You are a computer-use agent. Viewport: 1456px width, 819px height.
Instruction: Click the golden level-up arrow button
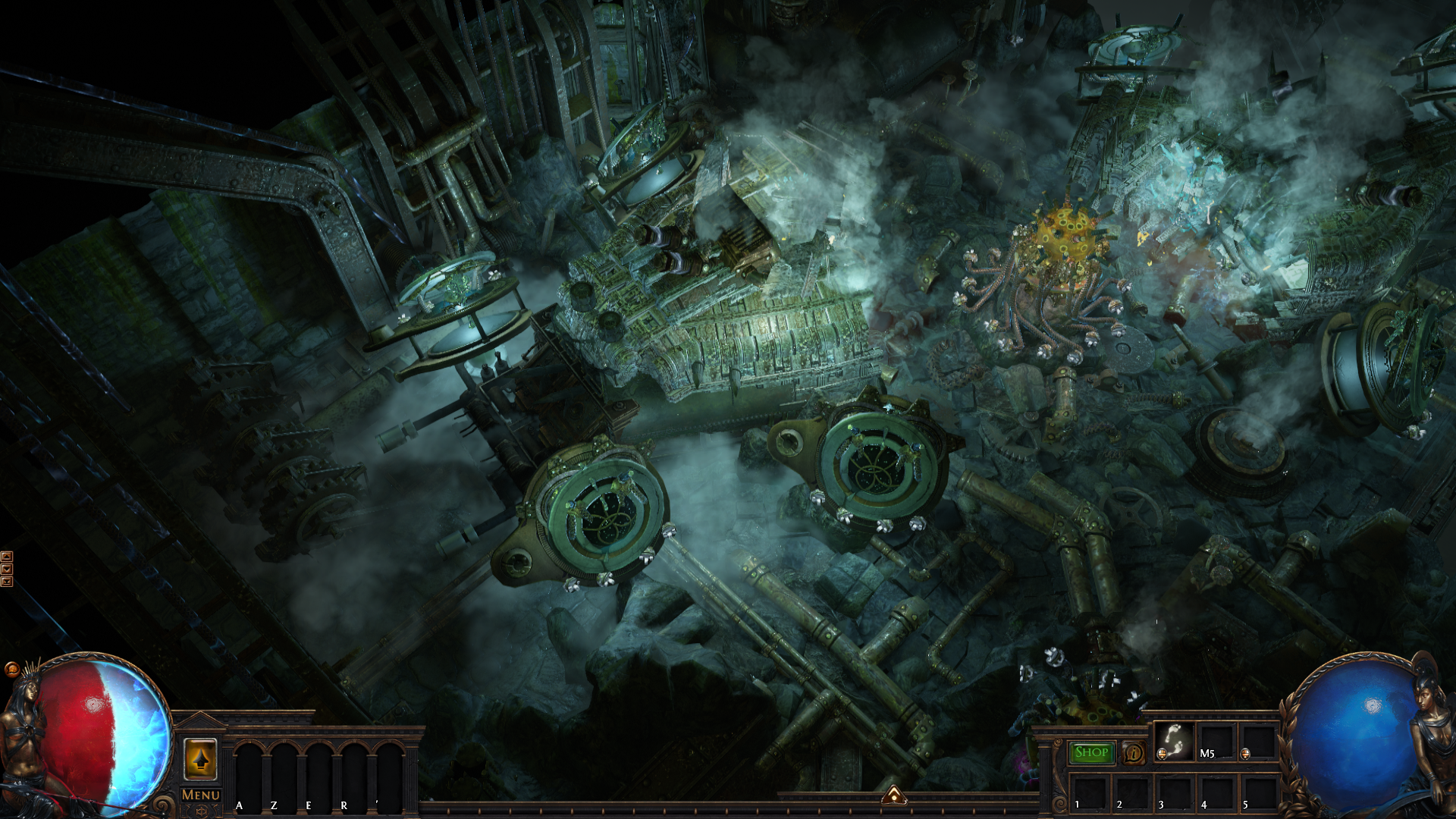(x=200, y=759)
